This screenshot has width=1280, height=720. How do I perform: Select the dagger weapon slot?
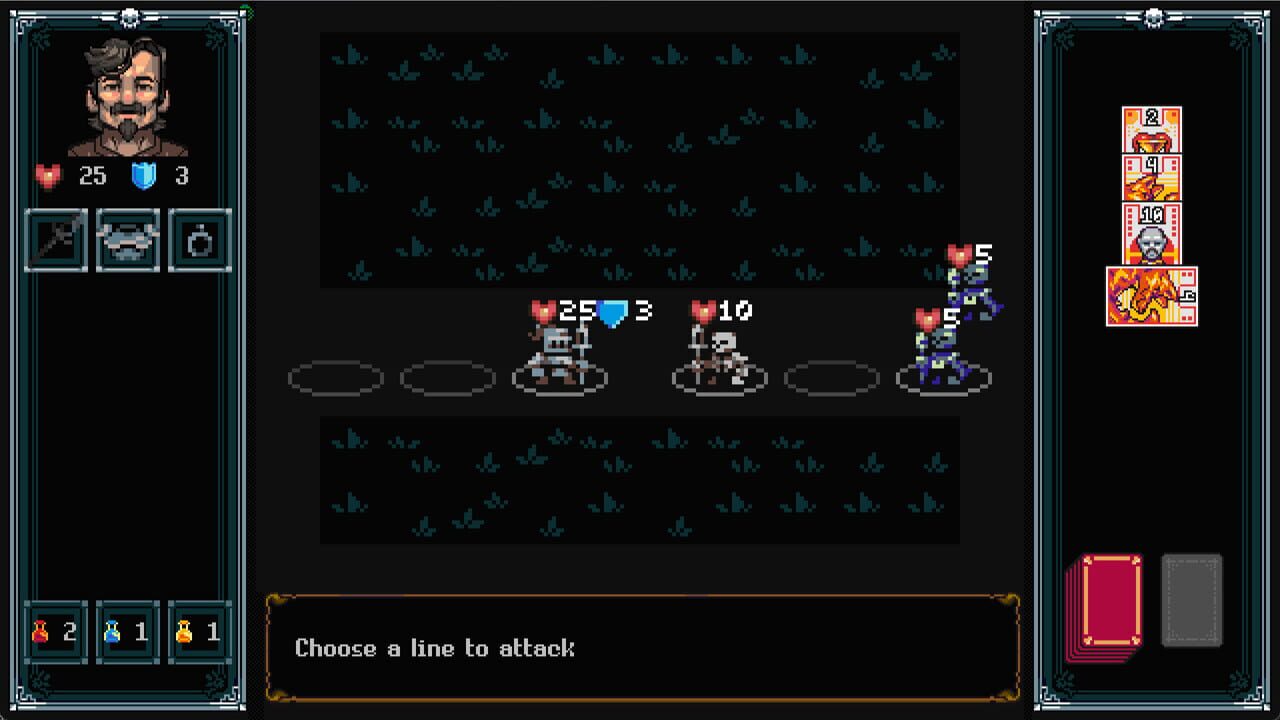tap(55, 238)
